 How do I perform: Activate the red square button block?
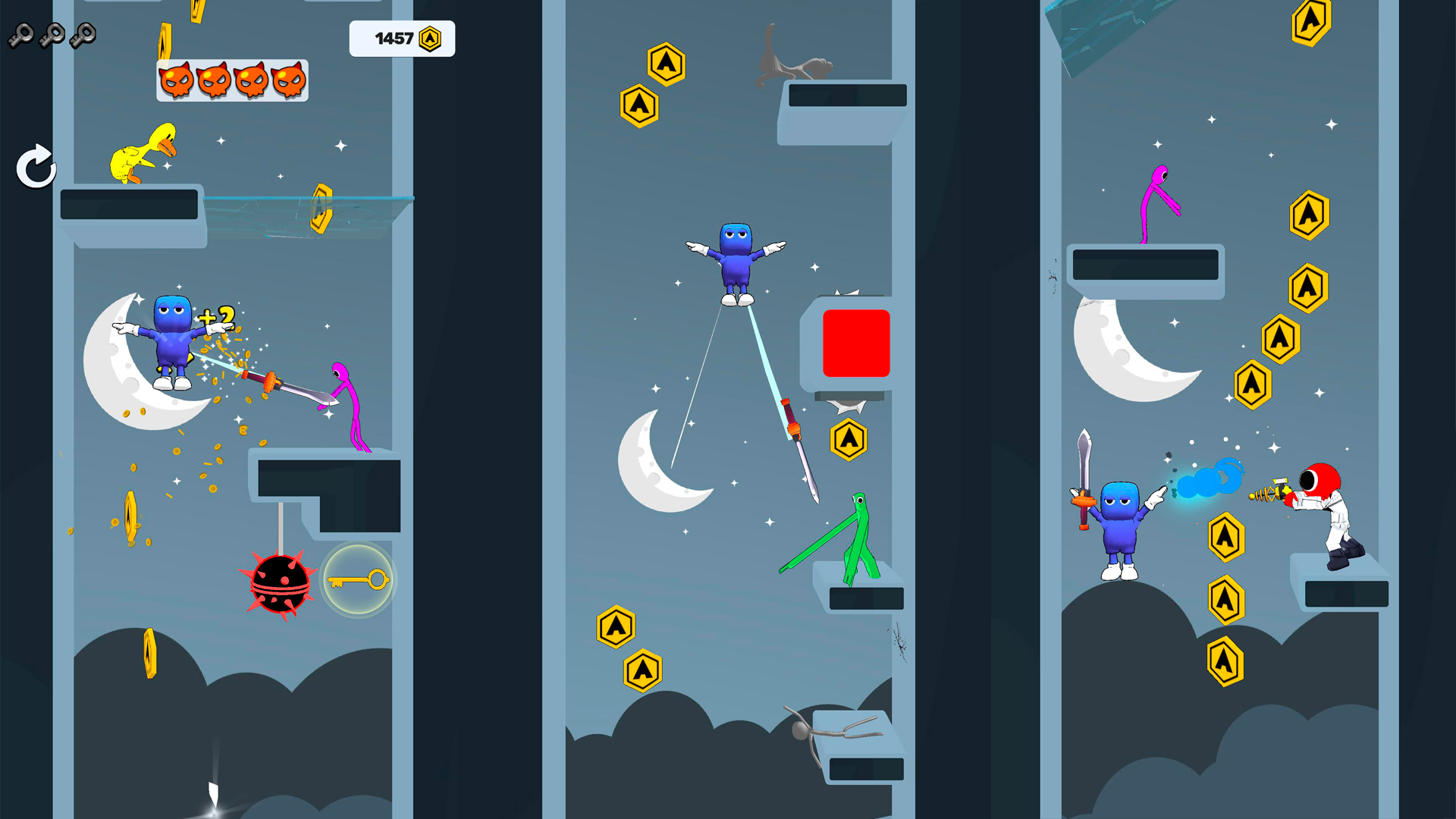pos(855,342)
